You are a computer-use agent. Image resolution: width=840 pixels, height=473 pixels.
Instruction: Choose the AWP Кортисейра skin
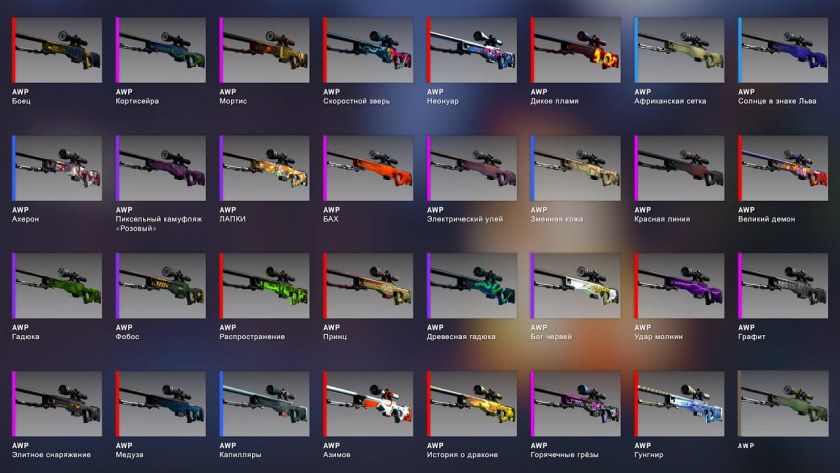(161, 50)
